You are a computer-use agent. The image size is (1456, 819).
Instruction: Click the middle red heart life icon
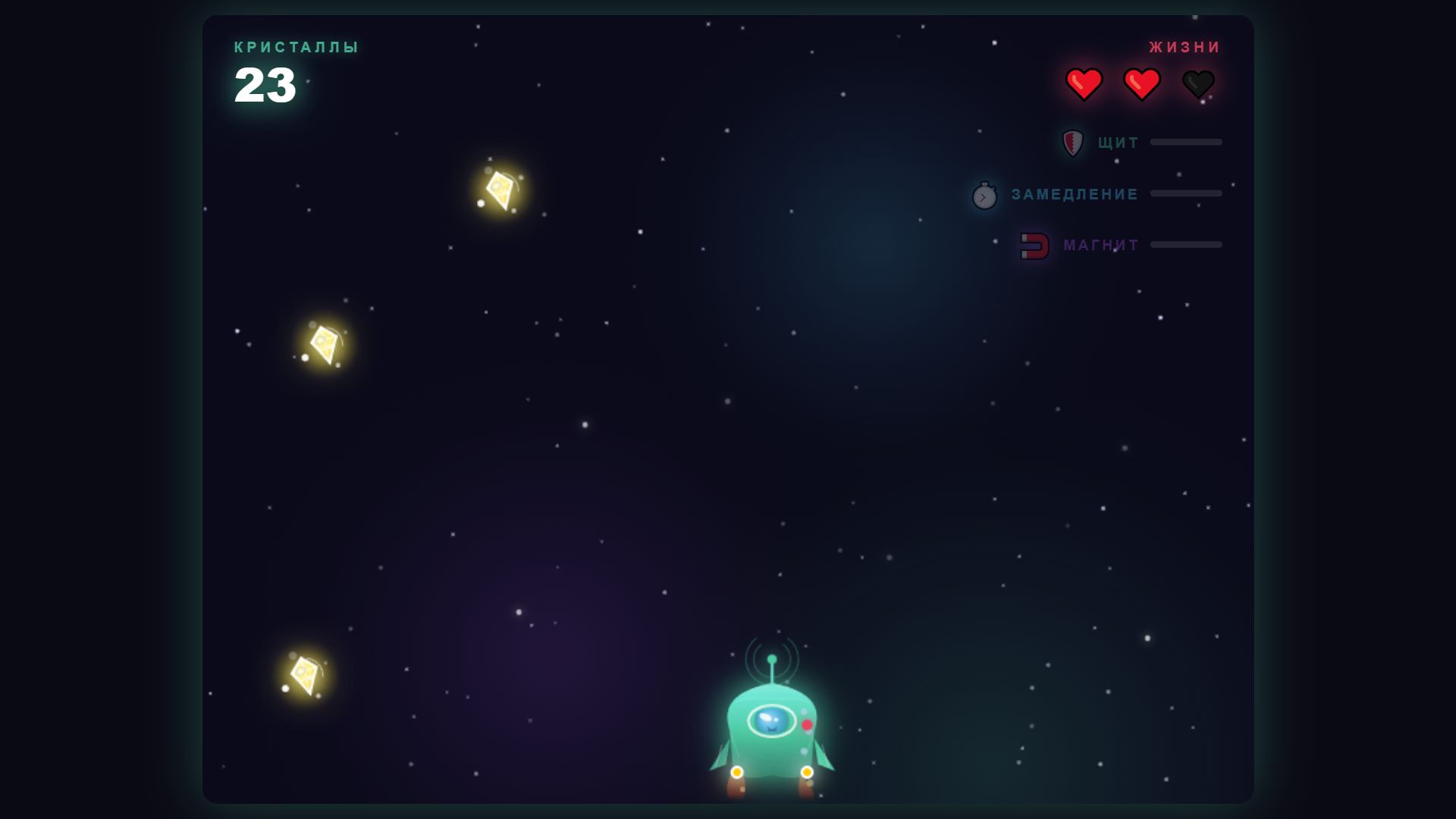pyautogui.click(x=1141, y=83)
